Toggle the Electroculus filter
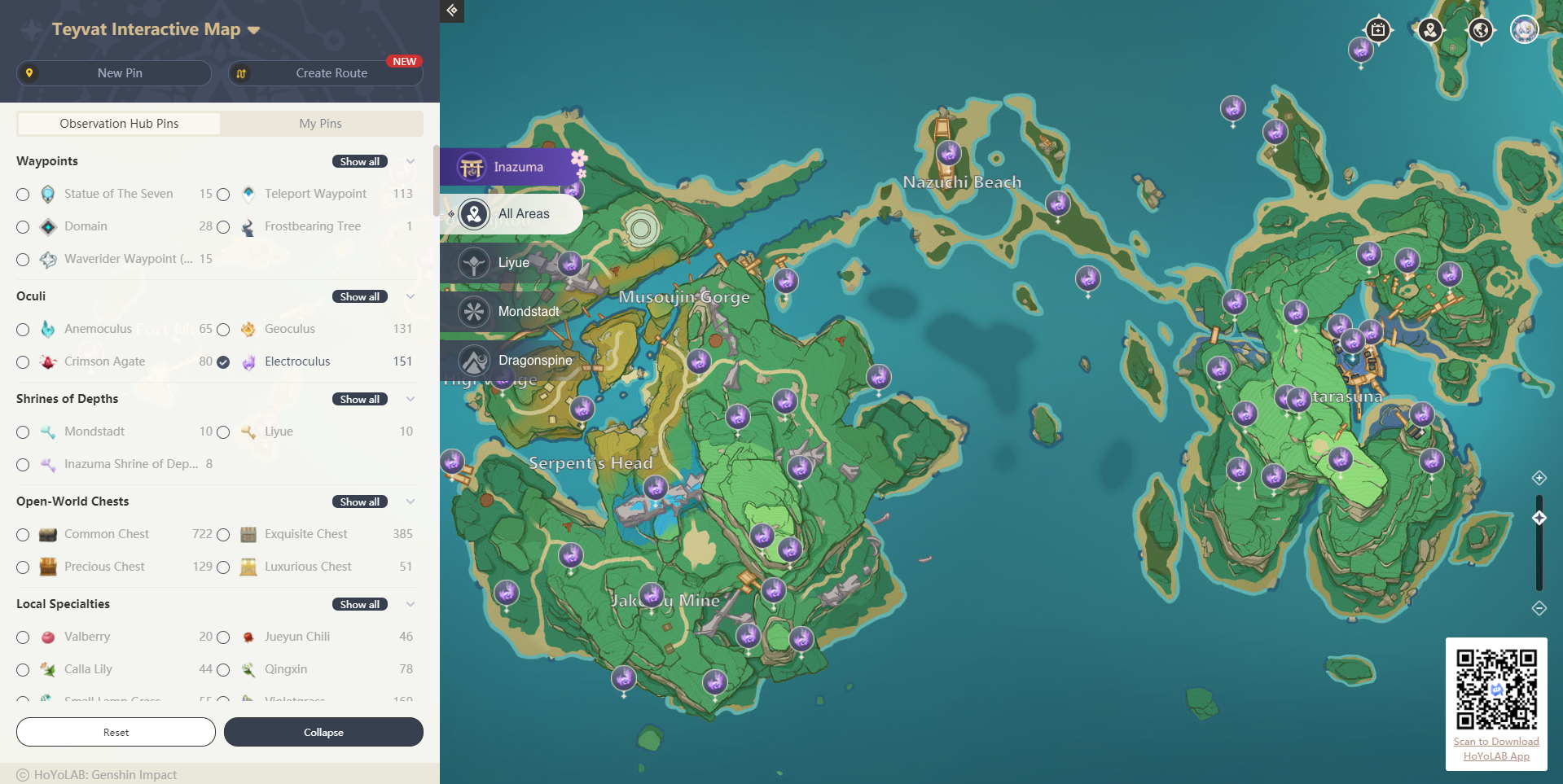 pos(223,361)
